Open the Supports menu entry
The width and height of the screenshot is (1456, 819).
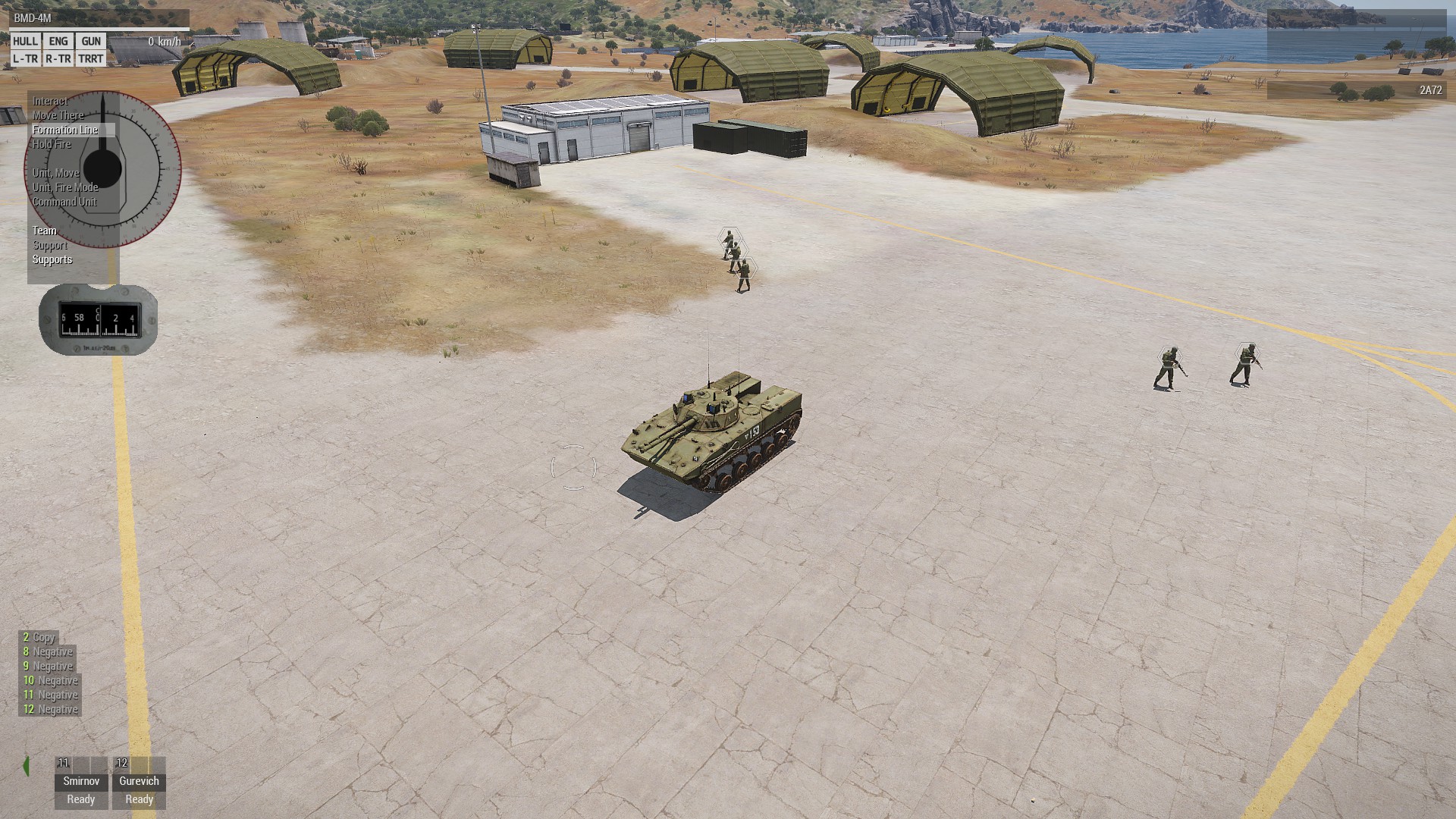(x=52, y=259)
